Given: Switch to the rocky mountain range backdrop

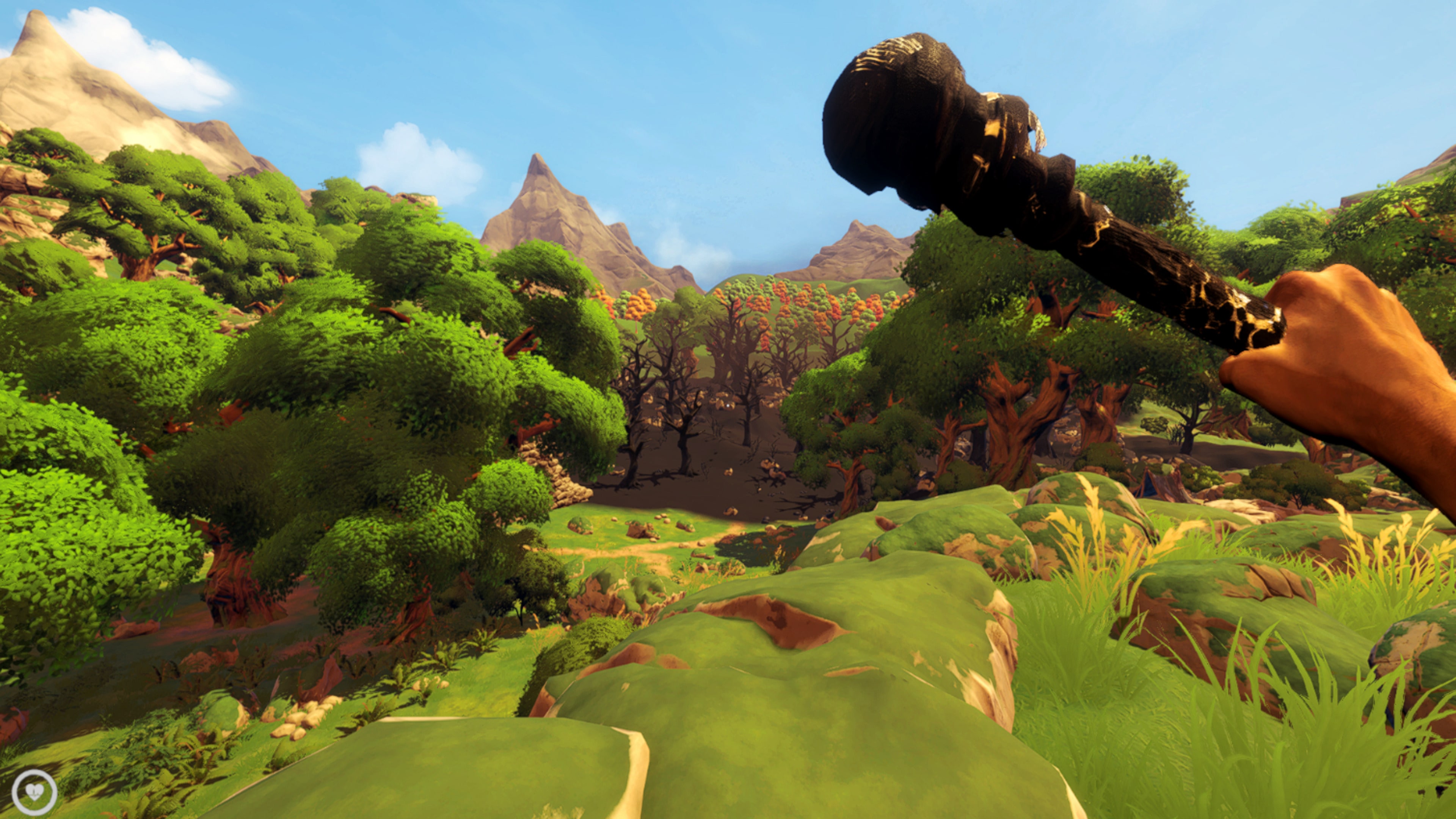Looking at the screenshot, I should [565, 215].
